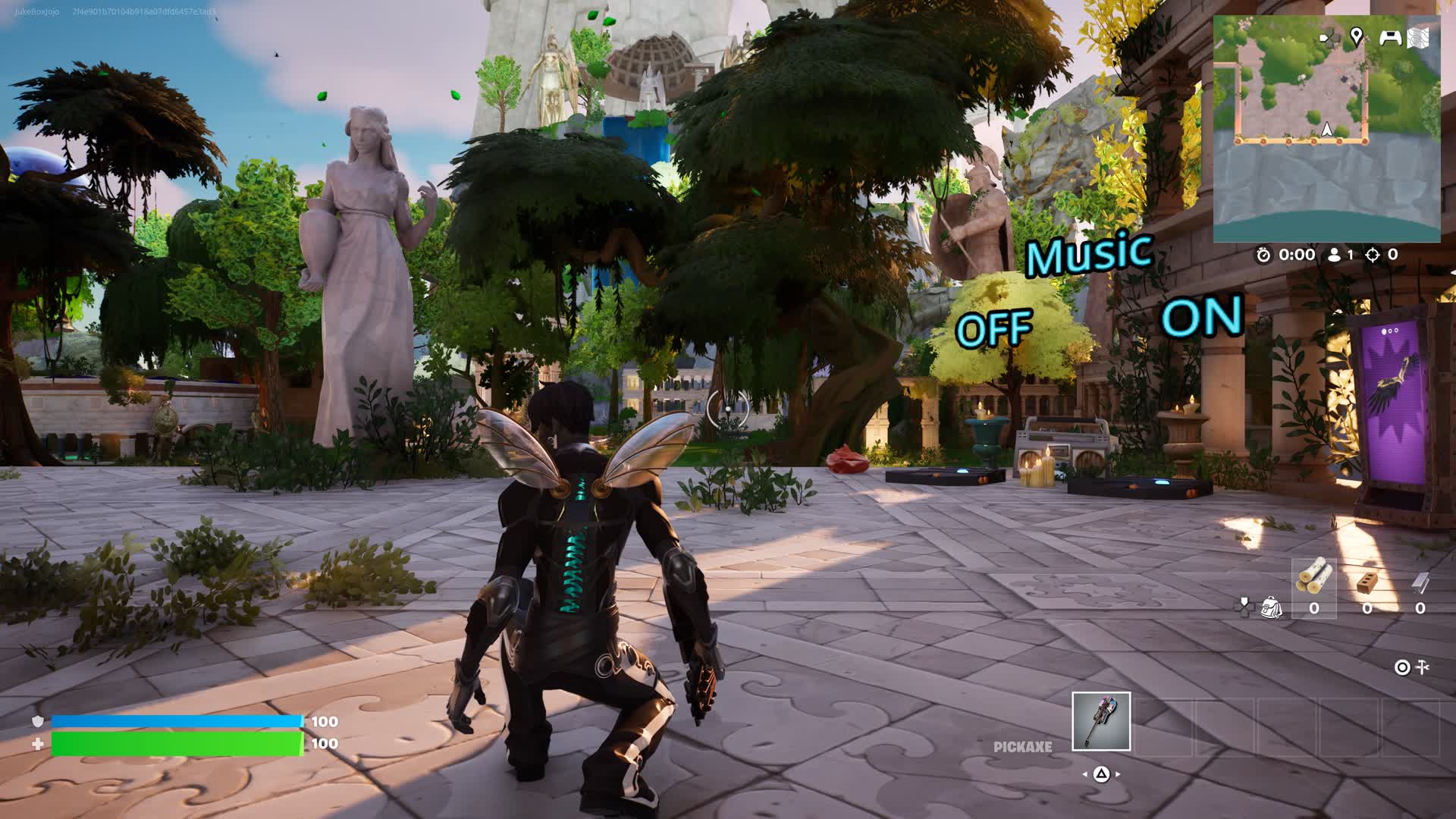The height and width of the screenshot is (819, 1456).
Task: Choose the brick material slot
Action: click(x=1367, y=584)
